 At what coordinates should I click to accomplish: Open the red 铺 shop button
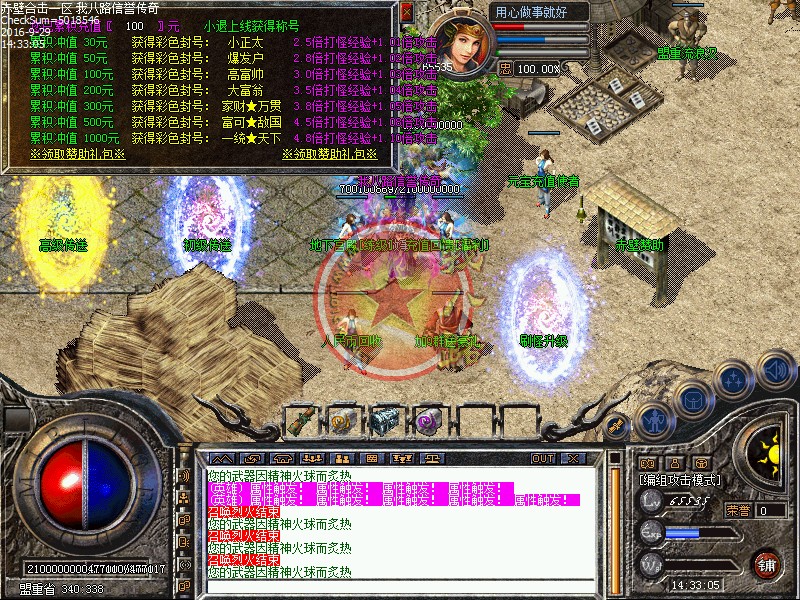[x=767, y=564]
